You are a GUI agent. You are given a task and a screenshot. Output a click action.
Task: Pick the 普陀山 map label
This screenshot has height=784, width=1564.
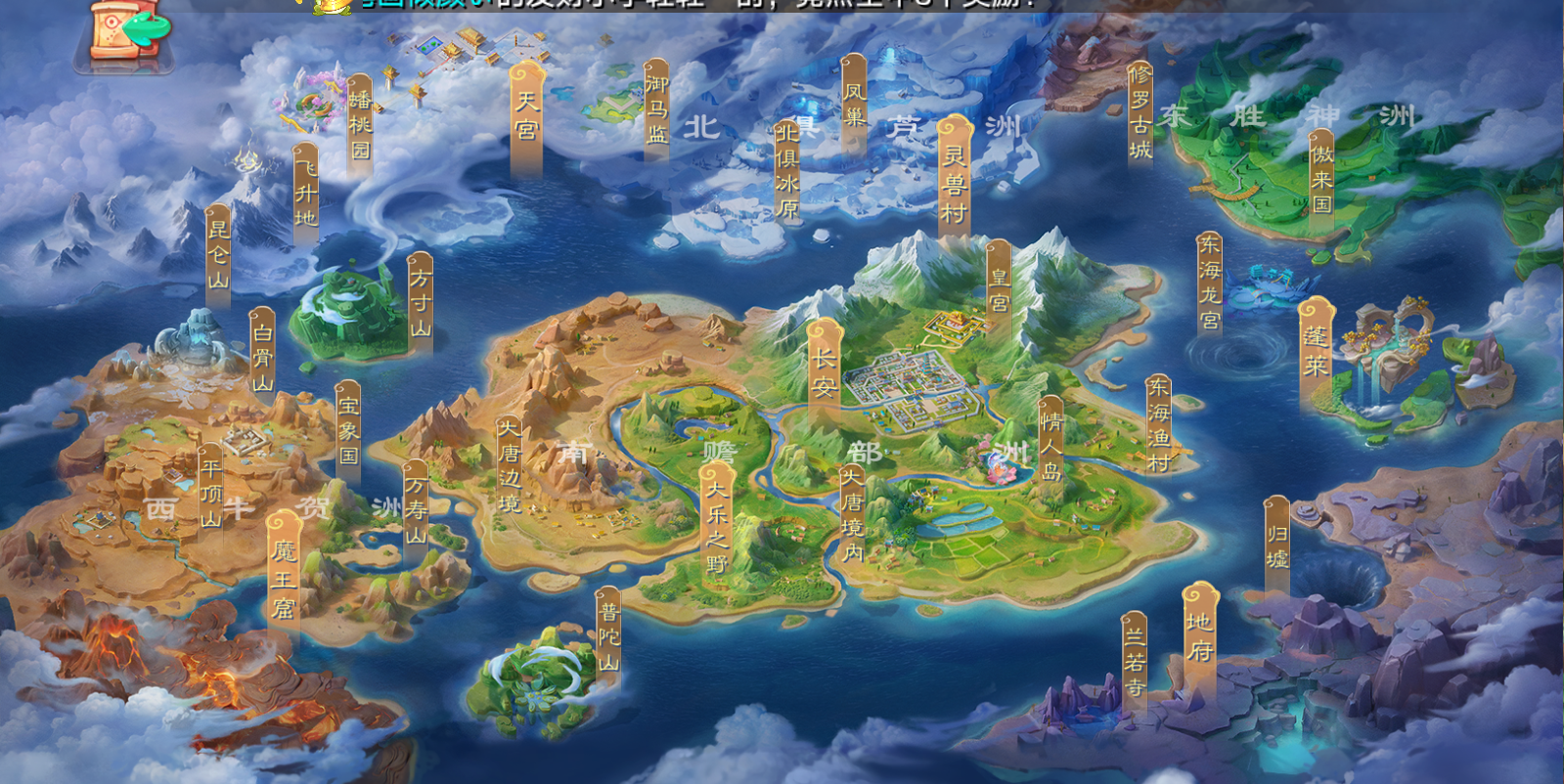pyautogui.click(x=608, y=636)
